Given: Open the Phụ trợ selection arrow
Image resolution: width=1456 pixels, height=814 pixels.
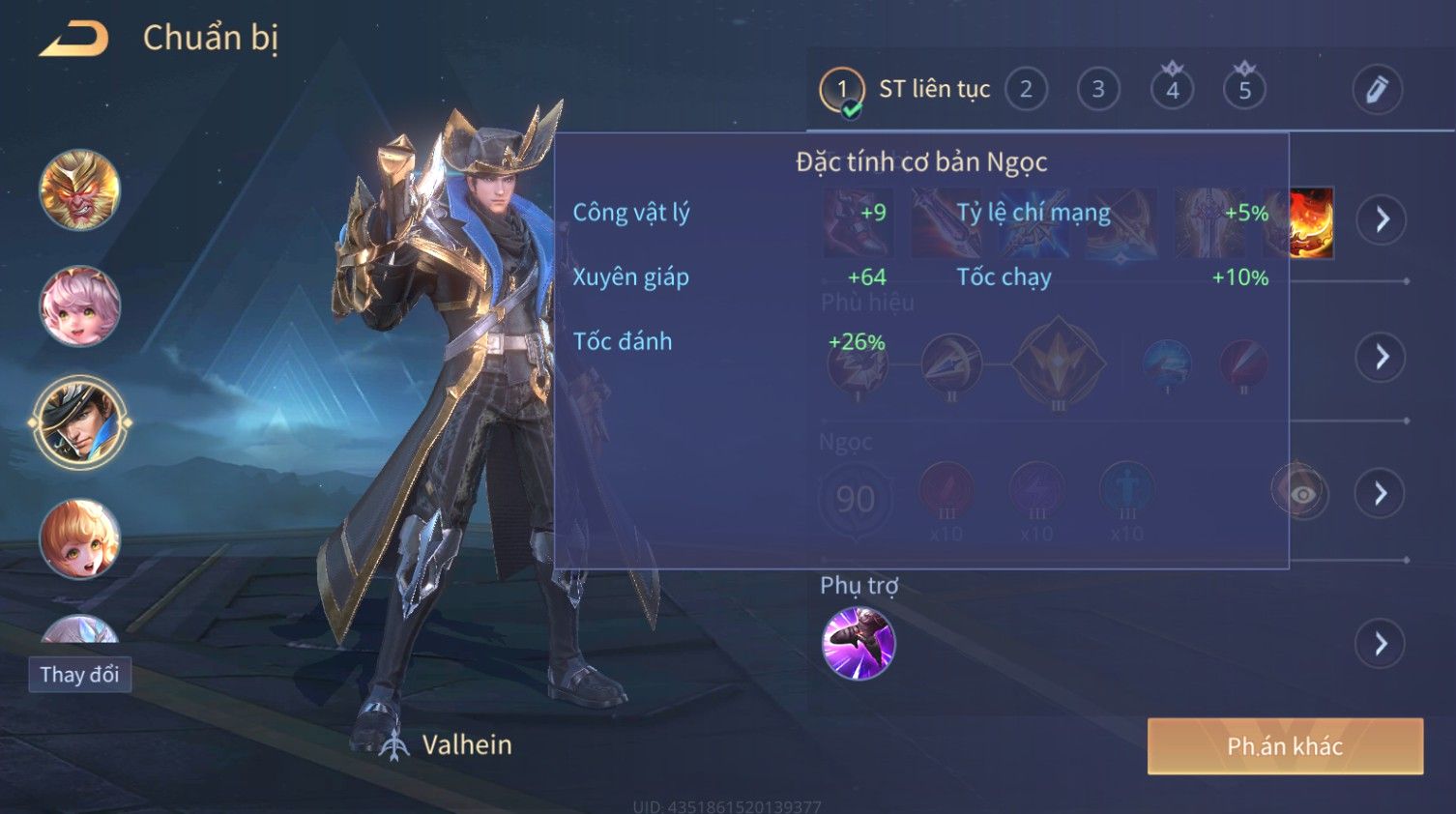Looking at the screenshot, I should click(1382, 644).
